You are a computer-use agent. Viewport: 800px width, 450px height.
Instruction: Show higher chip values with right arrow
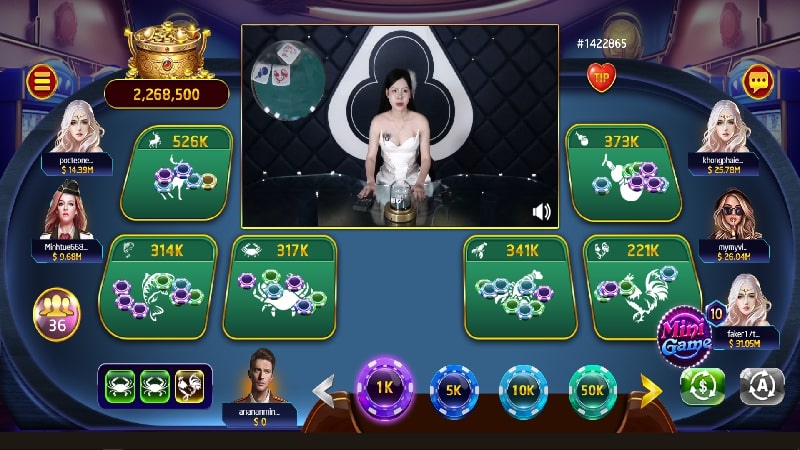pyautogui.click(x=651, y=389)
